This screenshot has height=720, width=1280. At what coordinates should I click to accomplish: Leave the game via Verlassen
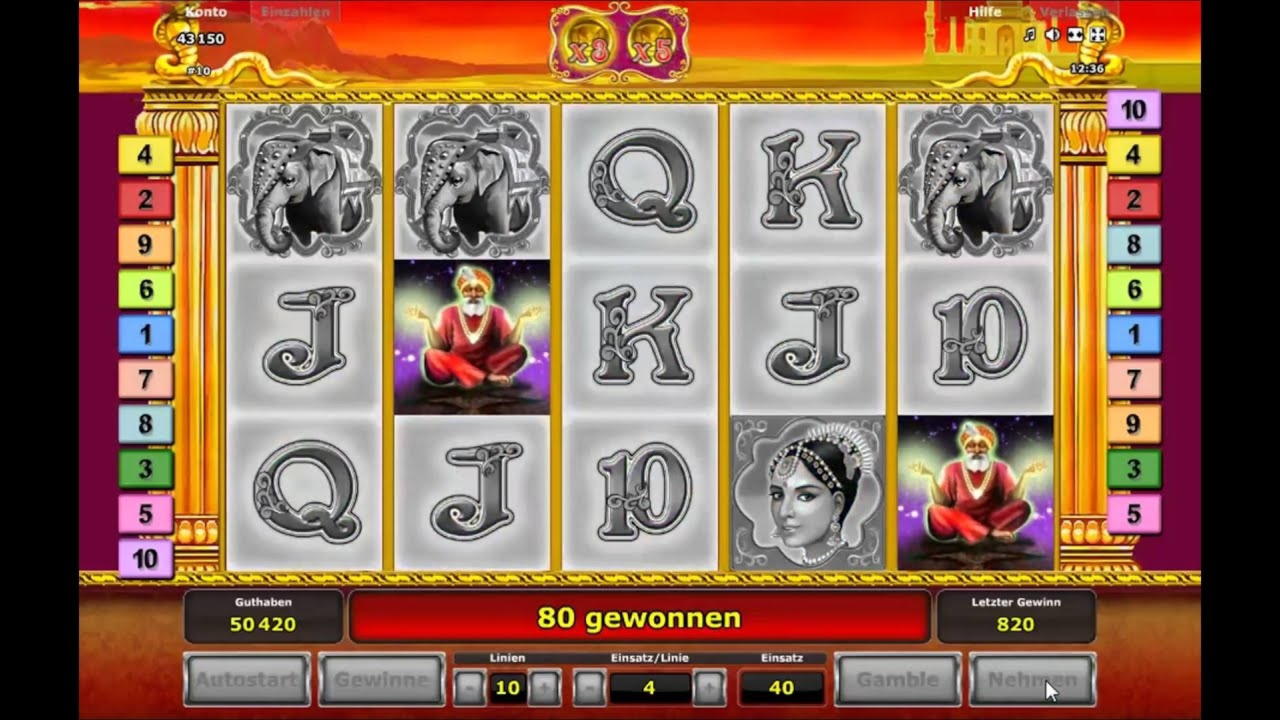(1073, 12)
